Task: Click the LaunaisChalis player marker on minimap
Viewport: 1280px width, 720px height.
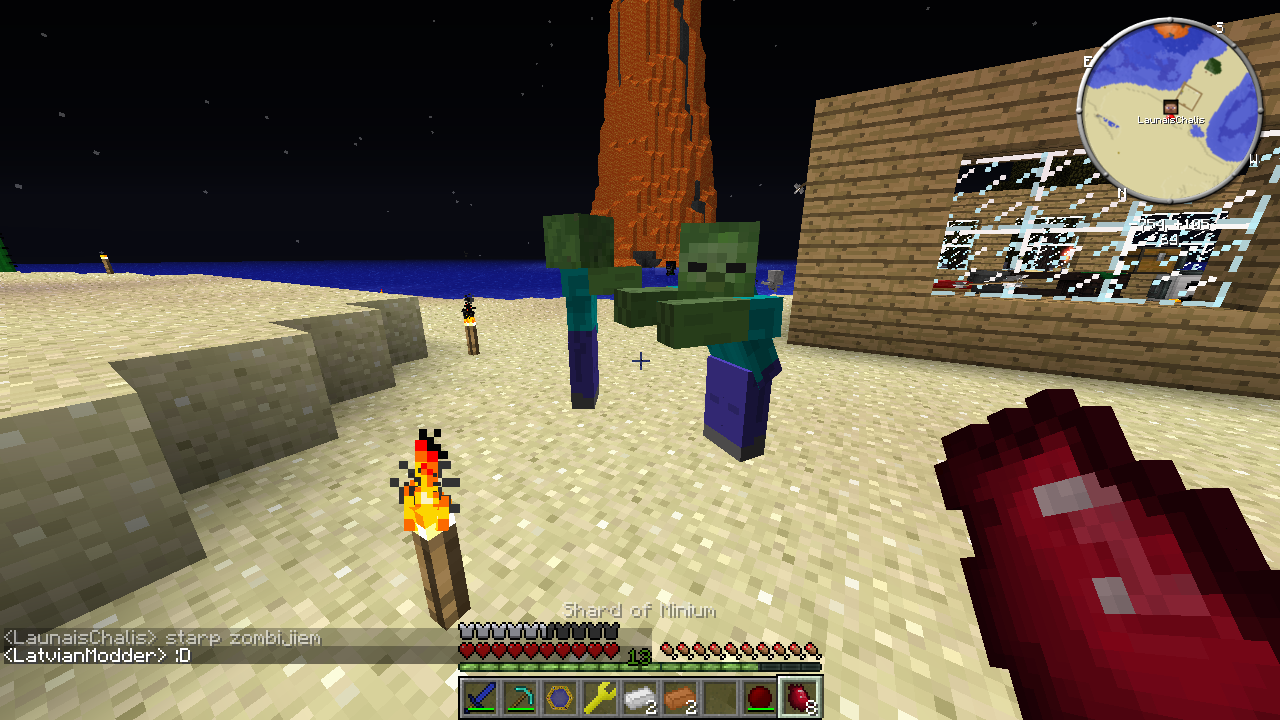Action: [1170, 107]
